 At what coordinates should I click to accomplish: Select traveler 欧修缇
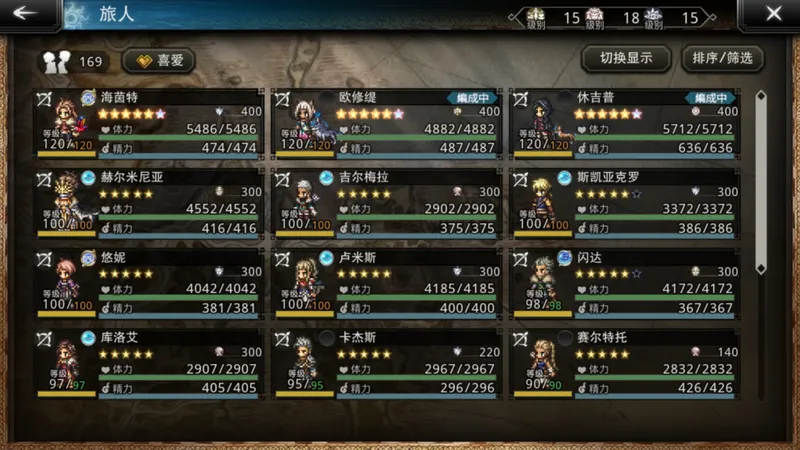click(x=388, y=123)
